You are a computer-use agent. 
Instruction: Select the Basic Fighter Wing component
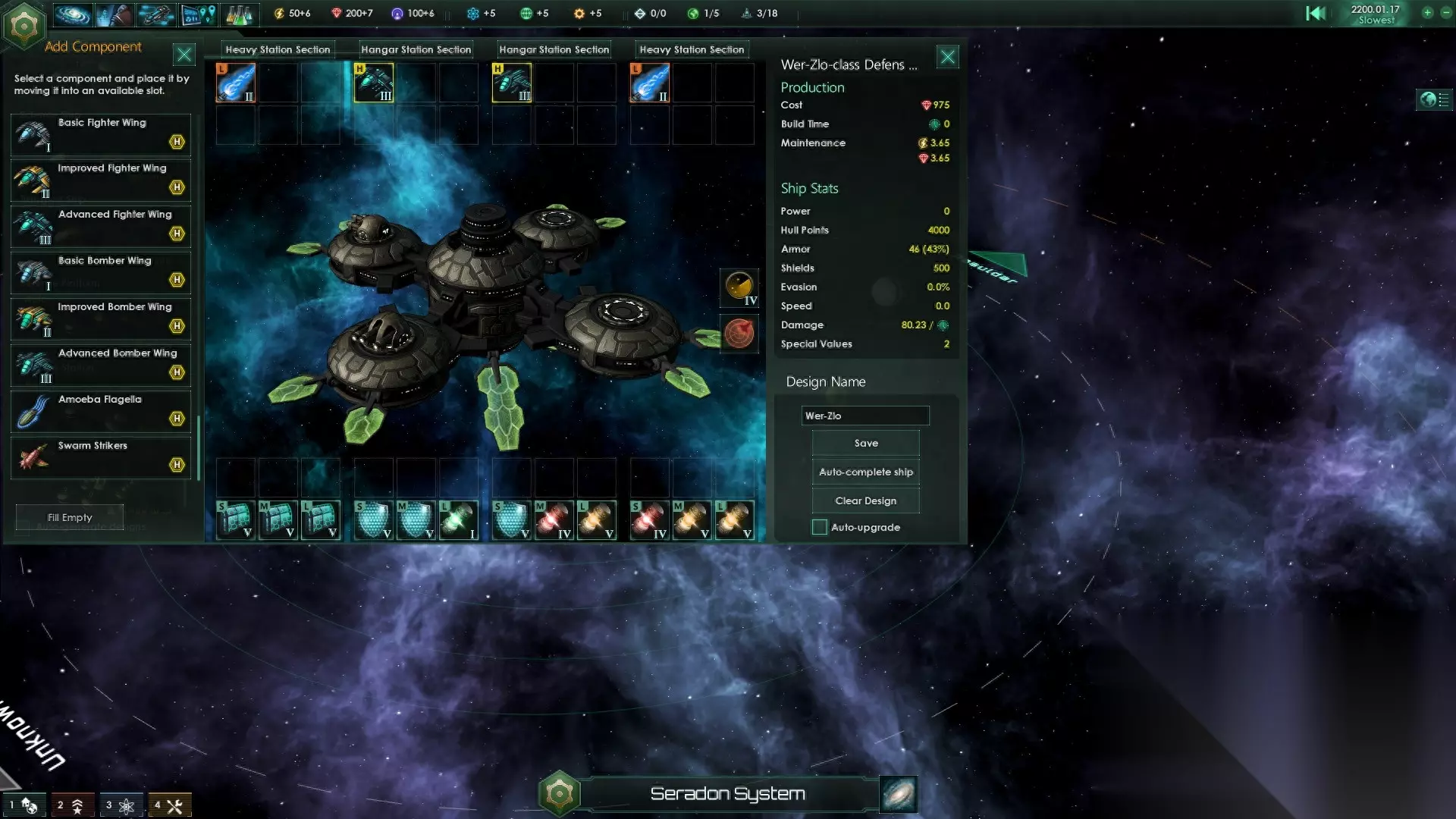click(101, 134)
